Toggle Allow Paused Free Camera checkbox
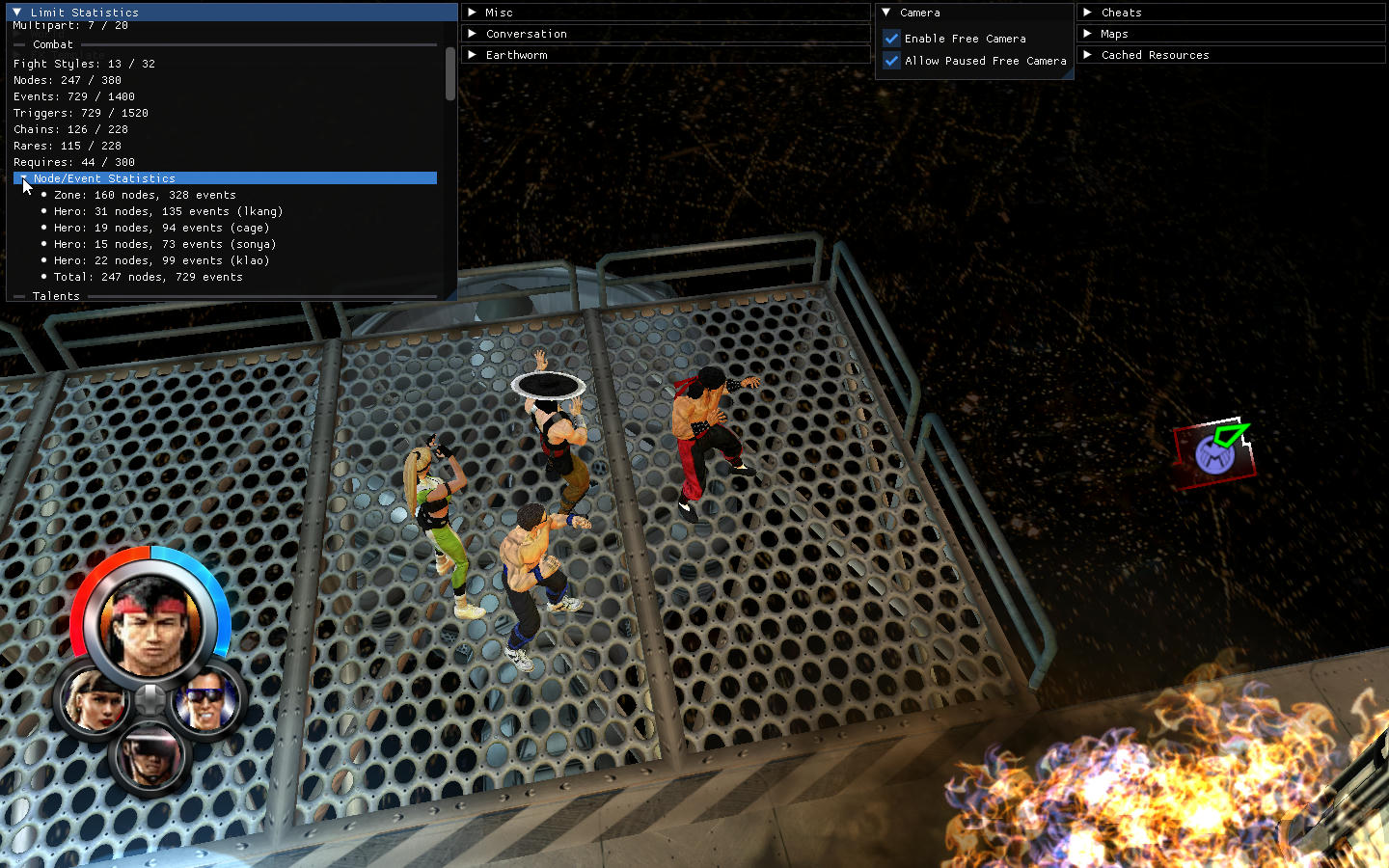Viewport: 1389px width, 868px height. [892, 61]
